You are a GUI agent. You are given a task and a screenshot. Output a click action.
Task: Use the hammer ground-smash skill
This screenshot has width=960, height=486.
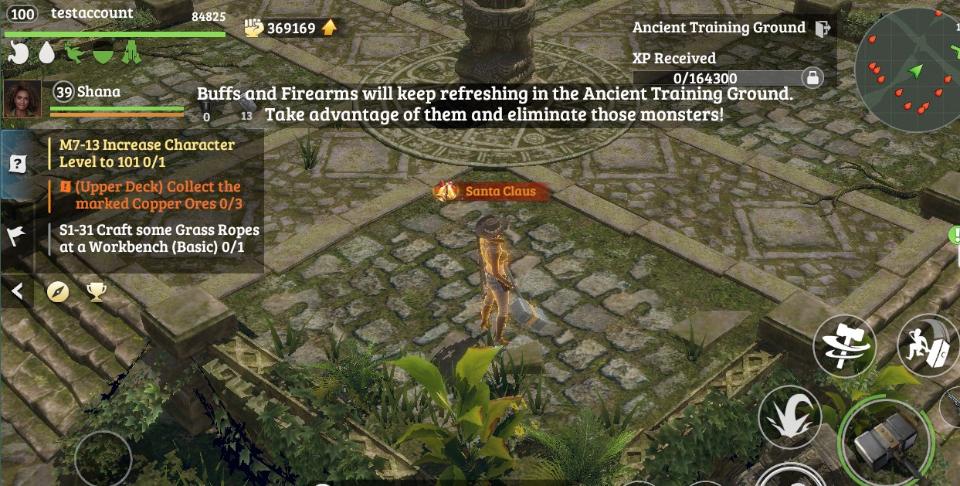coord(926,346)
